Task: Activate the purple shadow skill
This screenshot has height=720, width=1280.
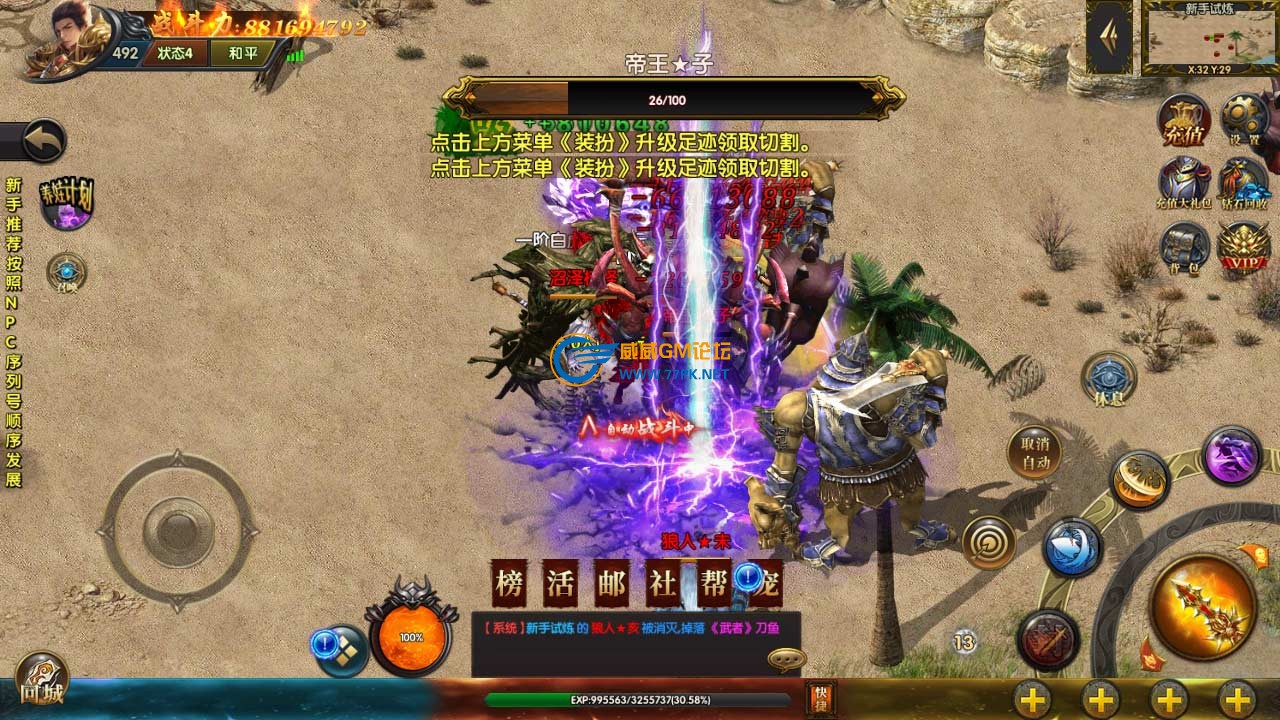Action: (x=1231, y=456)
